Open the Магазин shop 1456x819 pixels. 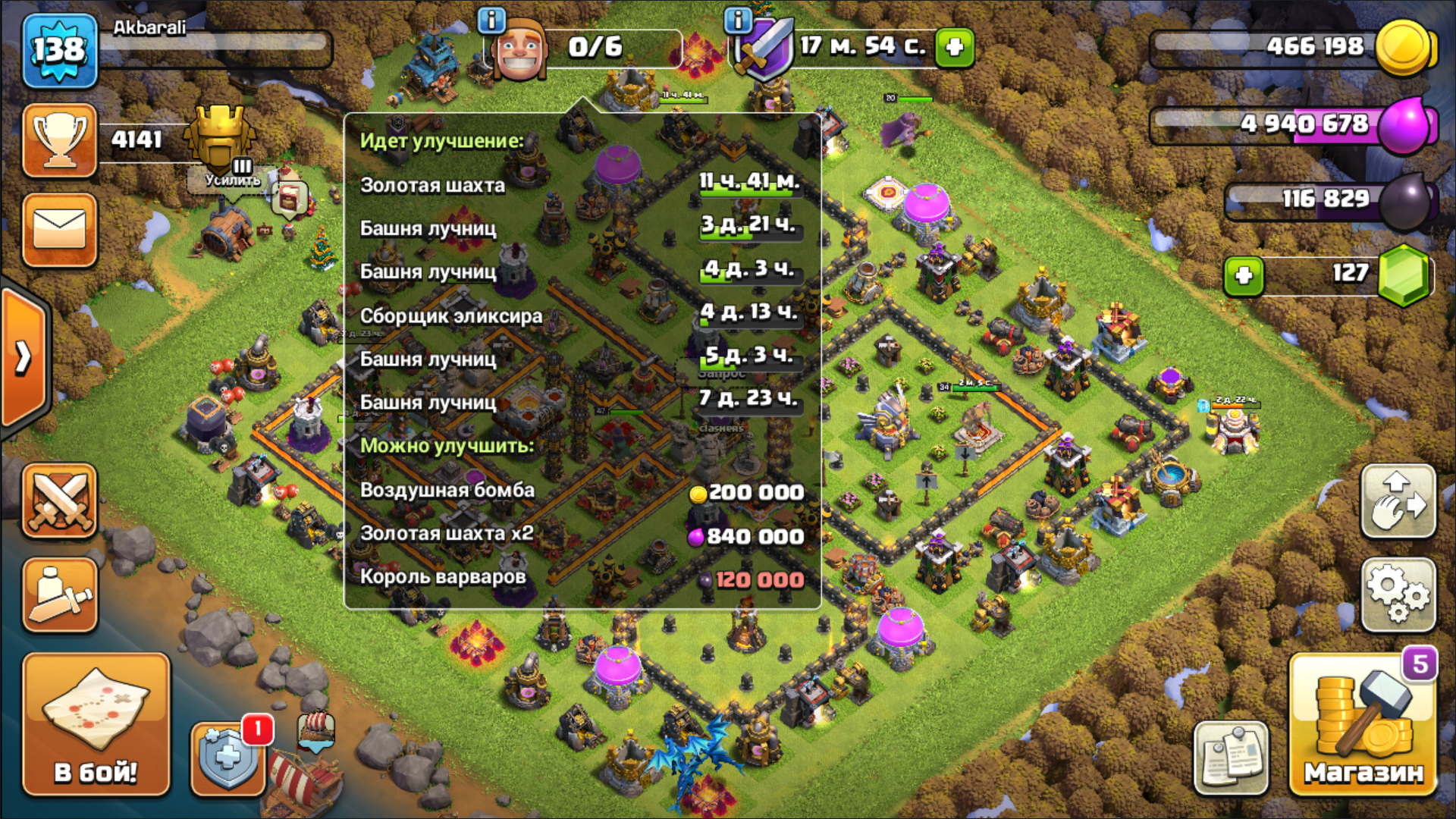coord(1362,726)
